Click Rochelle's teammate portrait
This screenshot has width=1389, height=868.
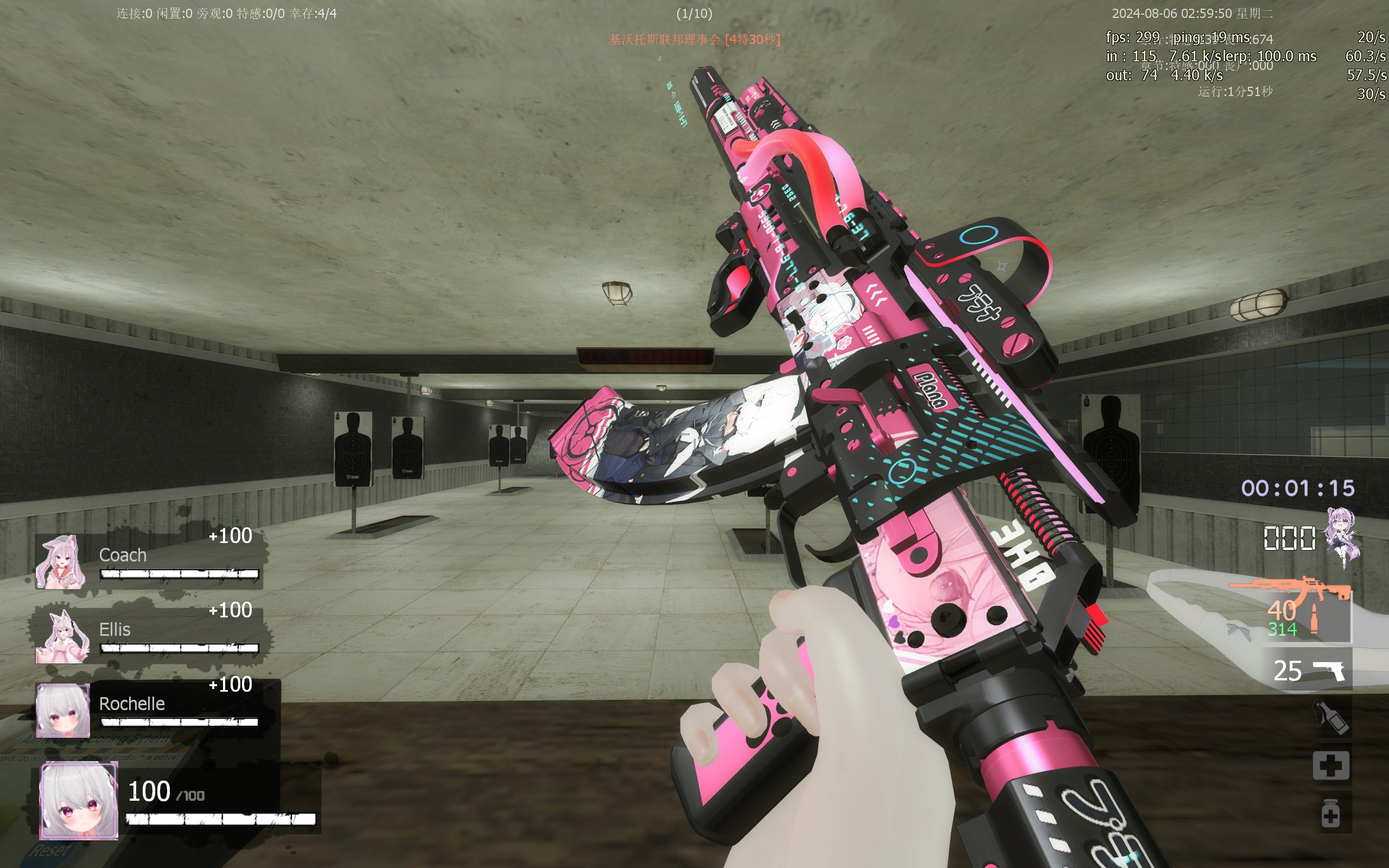(62, 710)
